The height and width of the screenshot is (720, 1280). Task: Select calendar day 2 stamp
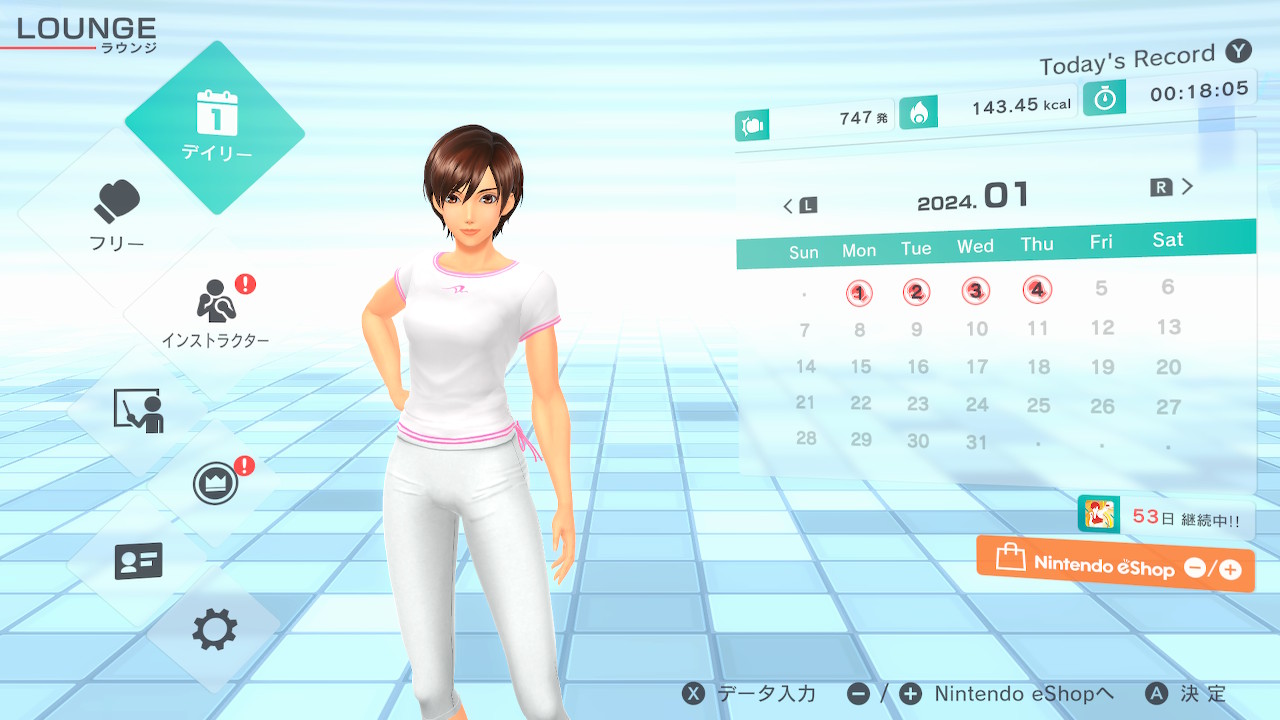point(916,292)
